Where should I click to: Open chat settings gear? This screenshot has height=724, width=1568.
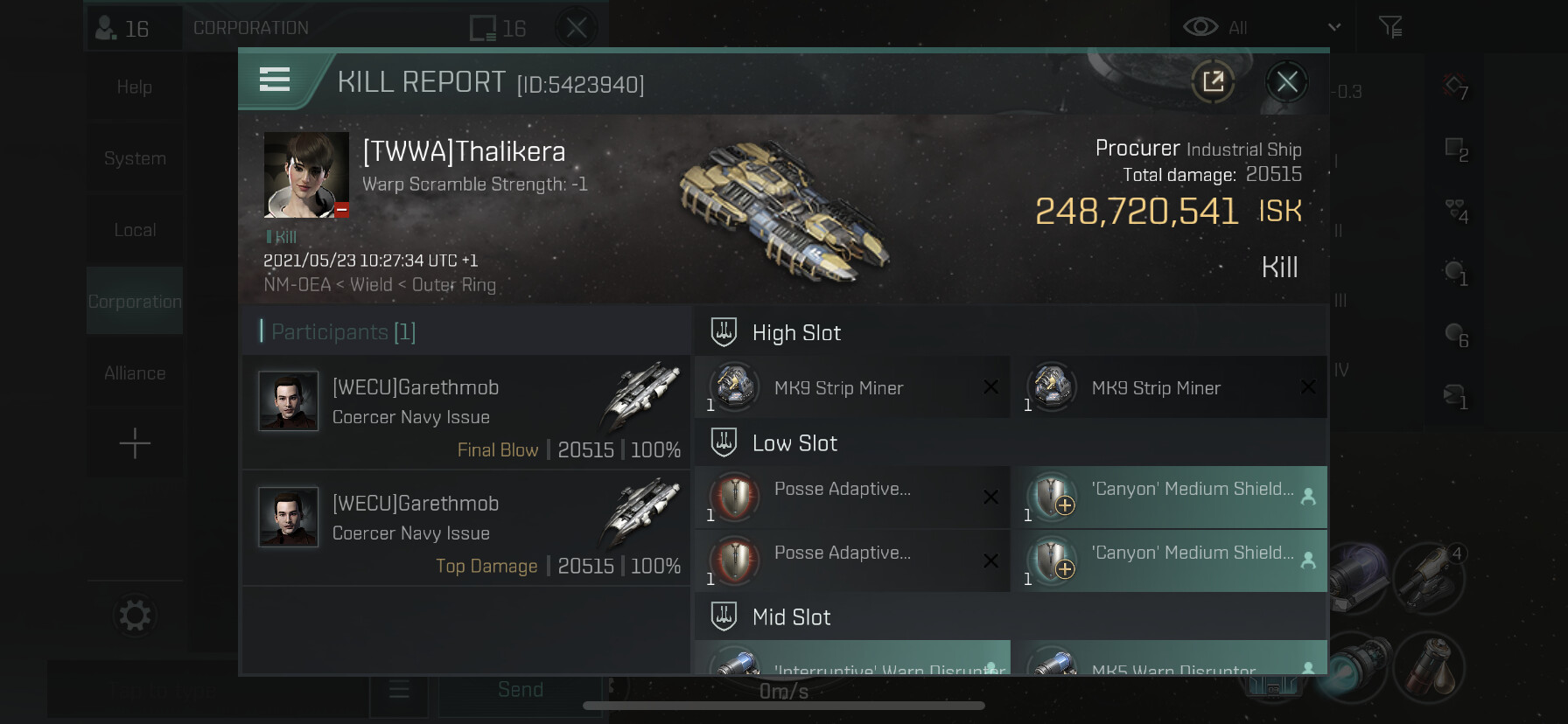pyautogui.click(x=135, y=616)
